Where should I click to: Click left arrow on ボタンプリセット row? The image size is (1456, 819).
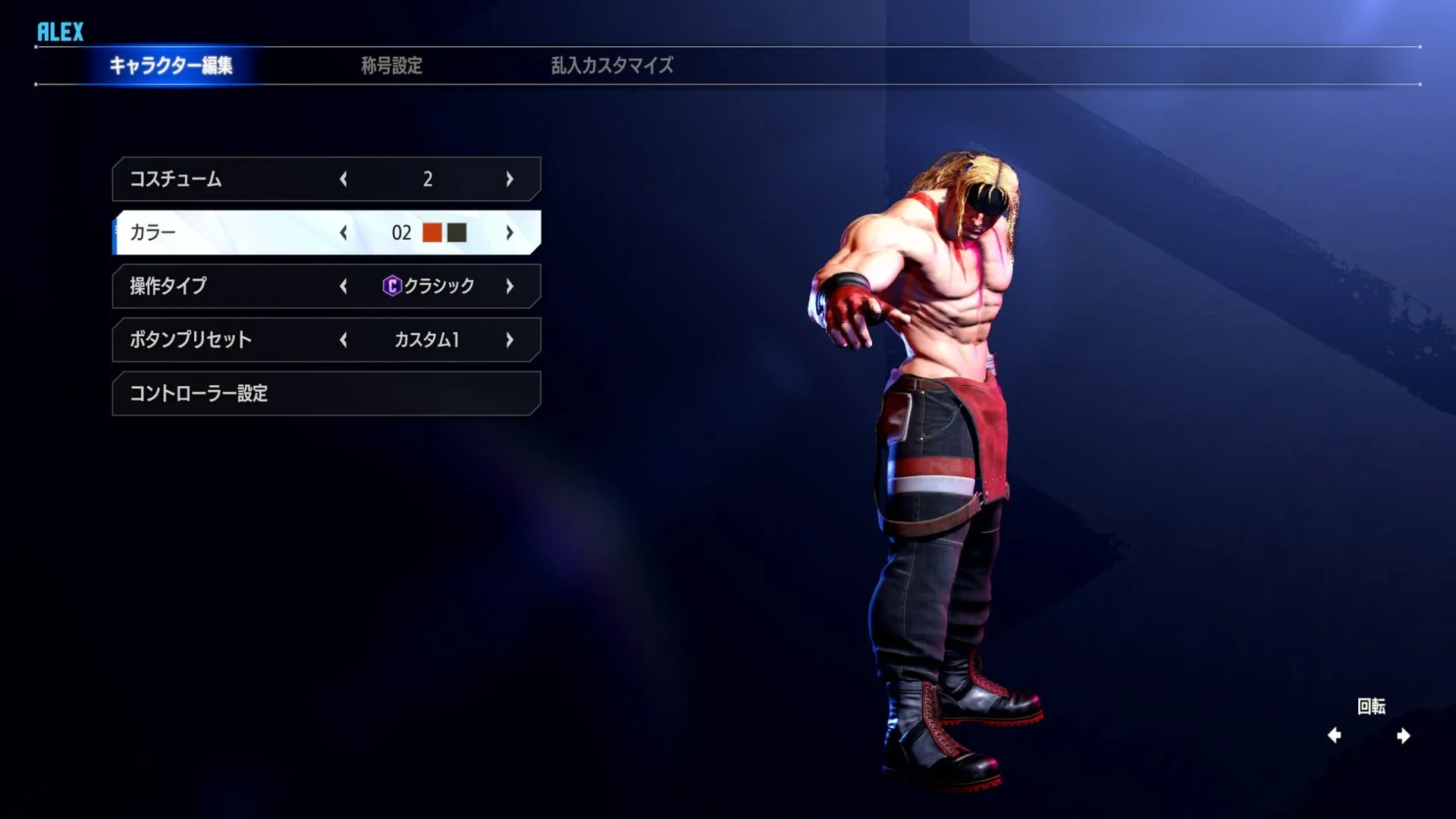click(344, 340)
